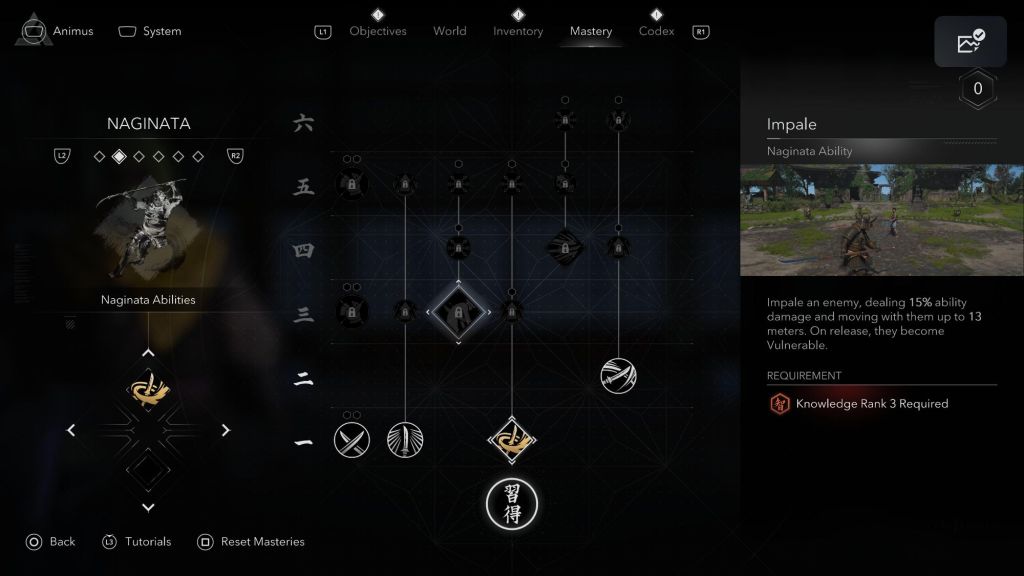Click the large kanji learn button

tap(512, 504)
